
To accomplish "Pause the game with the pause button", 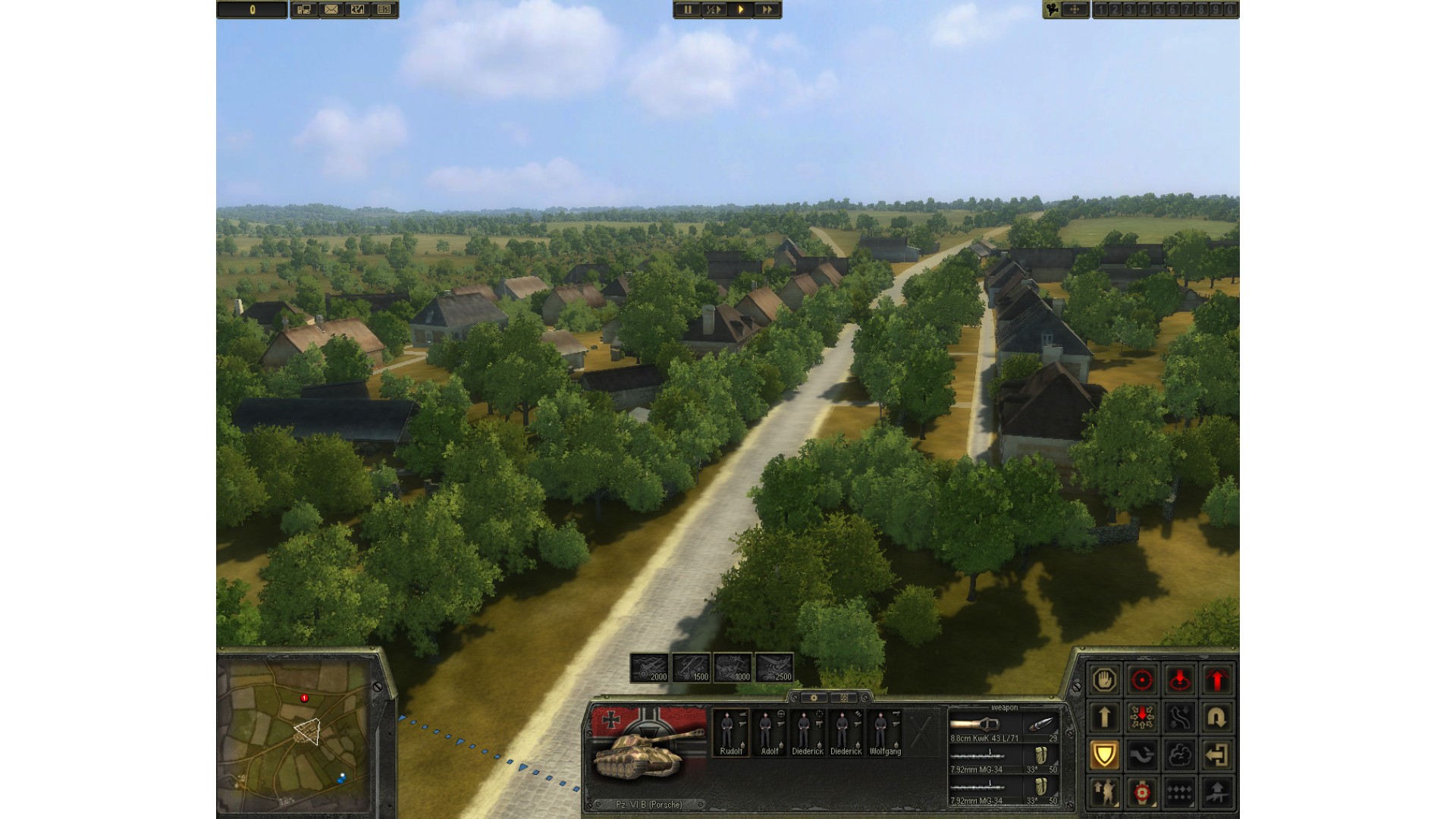I will click(688, 10).
